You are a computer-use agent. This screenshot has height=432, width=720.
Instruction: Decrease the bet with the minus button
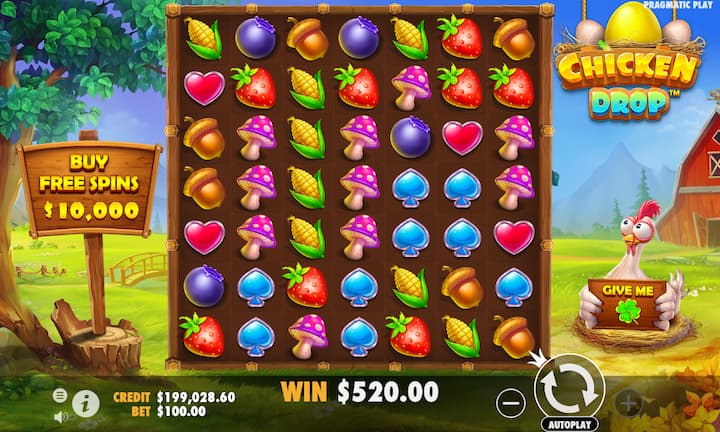(x=511, y=402)
